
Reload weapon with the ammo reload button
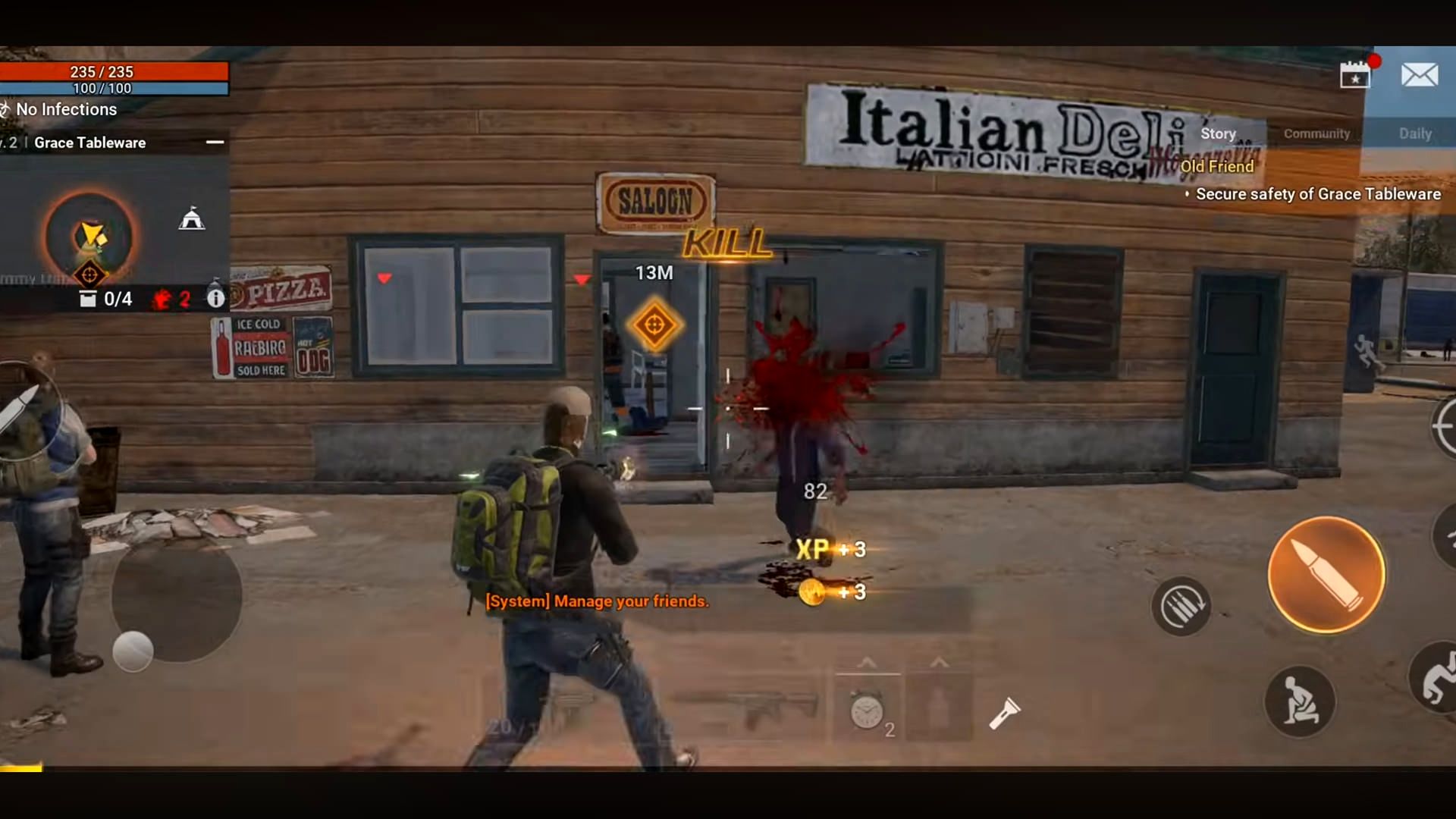[x=1181, y=606]
